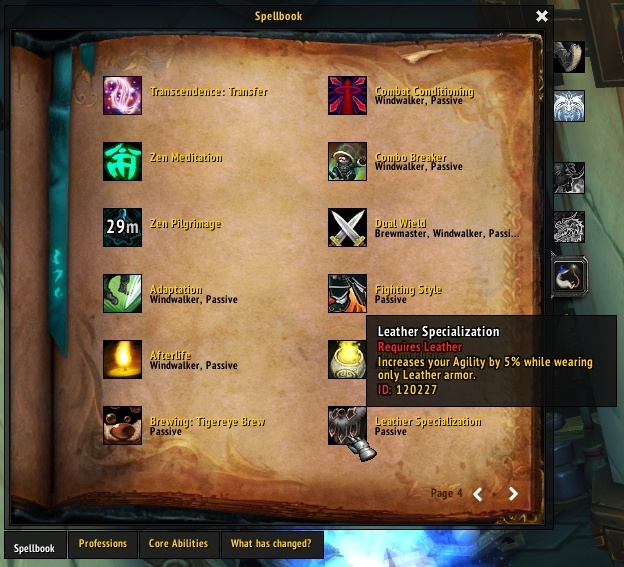Viewport: 624px width, 567px height.
Task: Select the Adaptation passive icon
Action: pyautogui.click(x=122, y=293)
